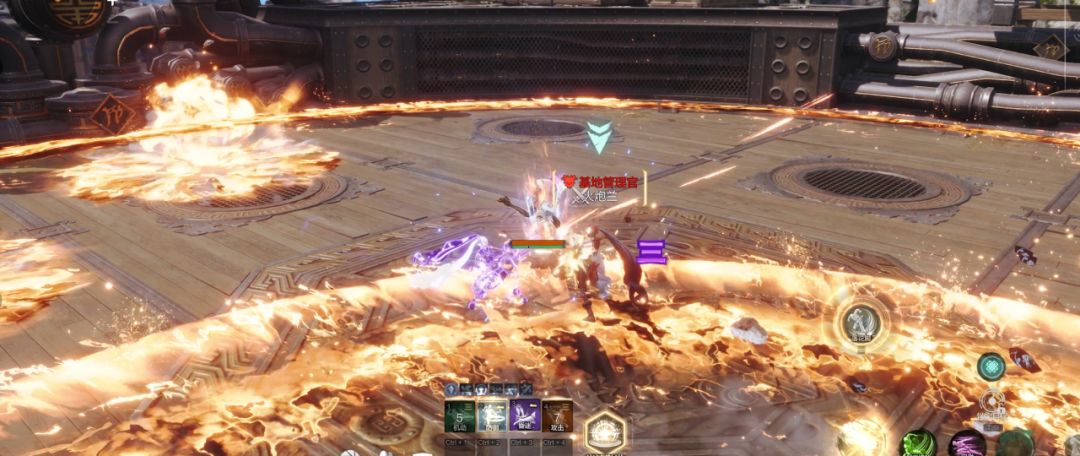Viewport: 1080px width, 456px height.
Task: Select the green 机动 mobility stance slot
Action: (x=460, y=416)
